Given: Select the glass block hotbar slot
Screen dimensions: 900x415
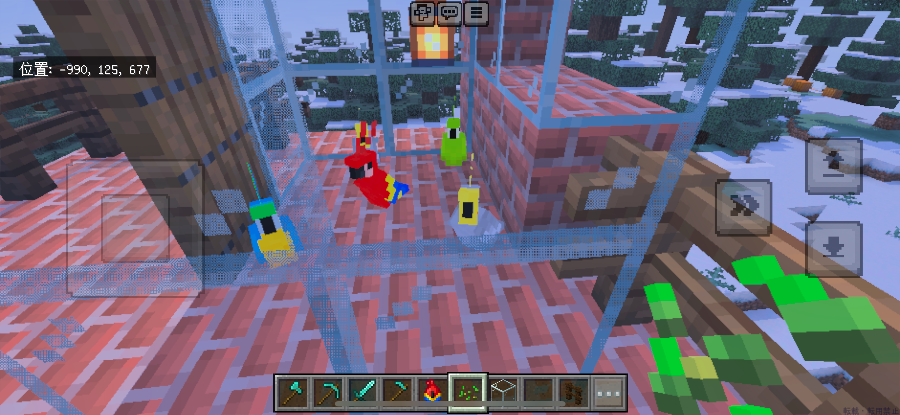Looking at the screenshot, I should tap(502, 392).
